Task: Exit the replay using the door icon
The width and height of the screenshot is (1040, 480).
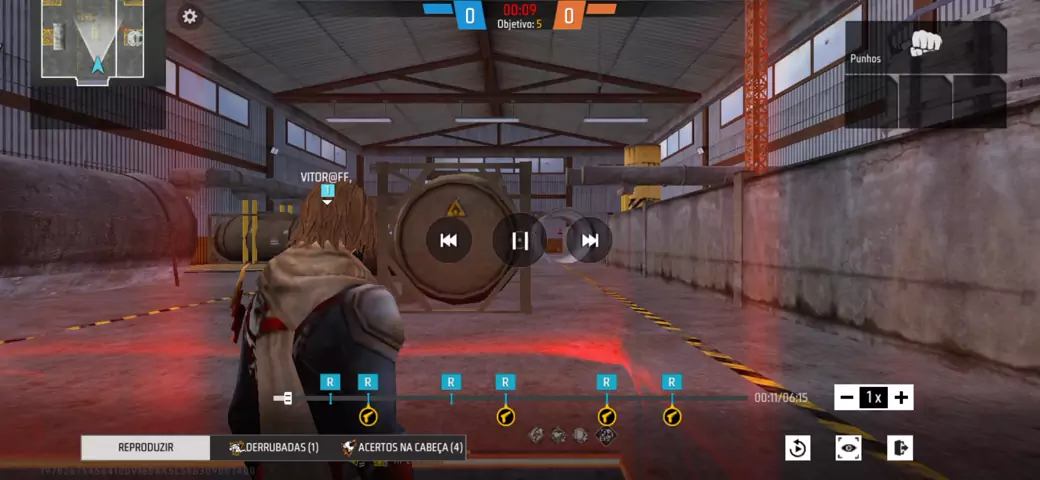Action: pos(900,448)
